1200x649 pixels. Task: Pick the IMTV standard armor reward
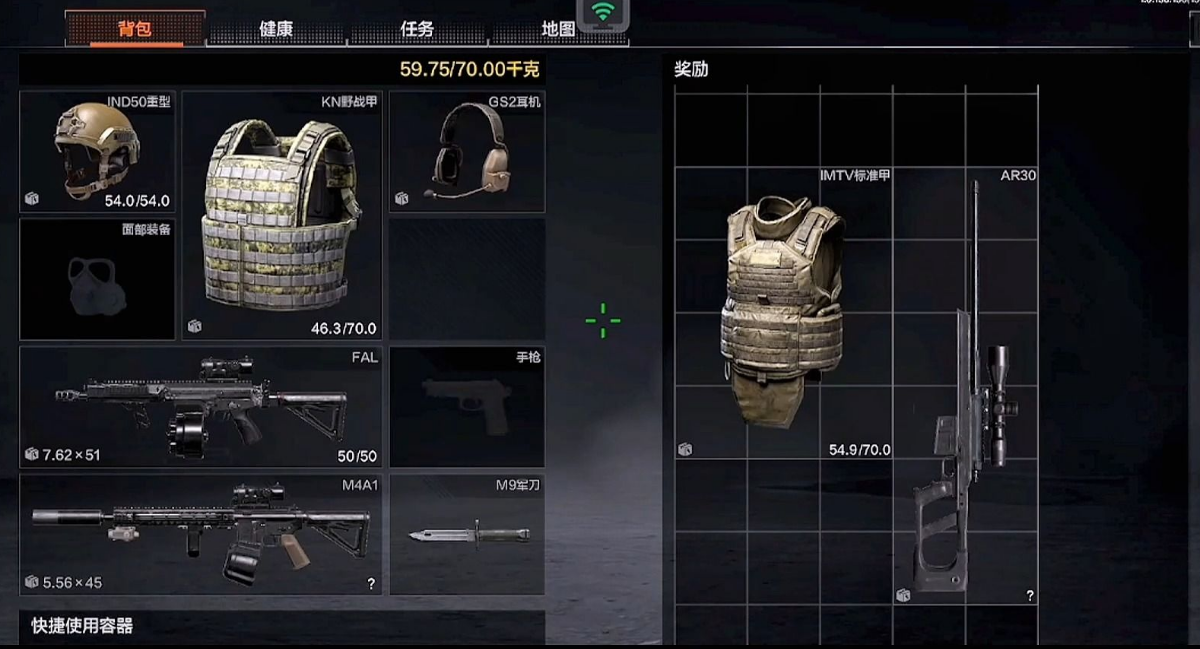tap(784, 312)
